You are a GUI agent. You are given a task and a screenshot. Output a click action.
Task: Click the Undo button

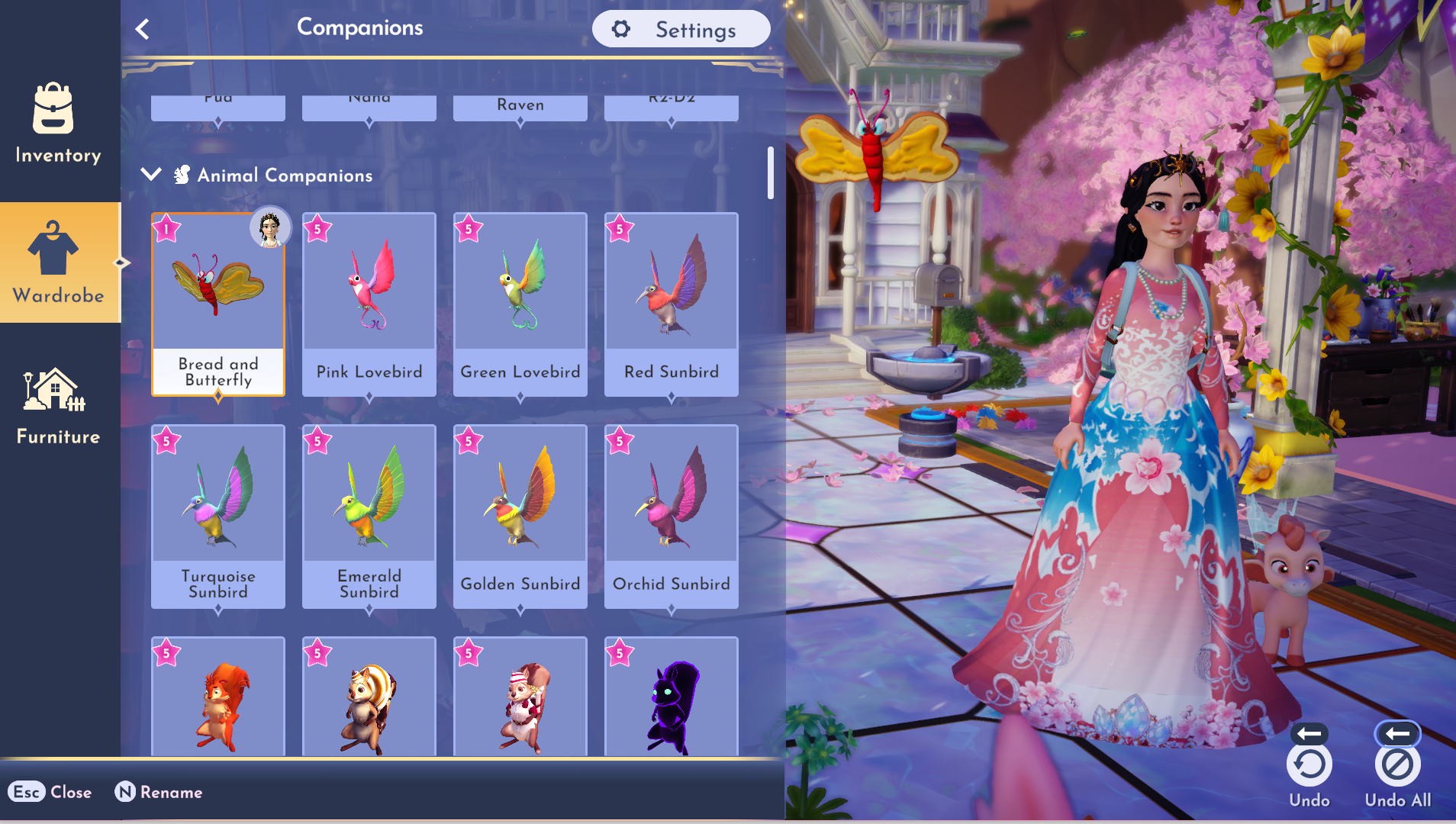coord(1309,765)
